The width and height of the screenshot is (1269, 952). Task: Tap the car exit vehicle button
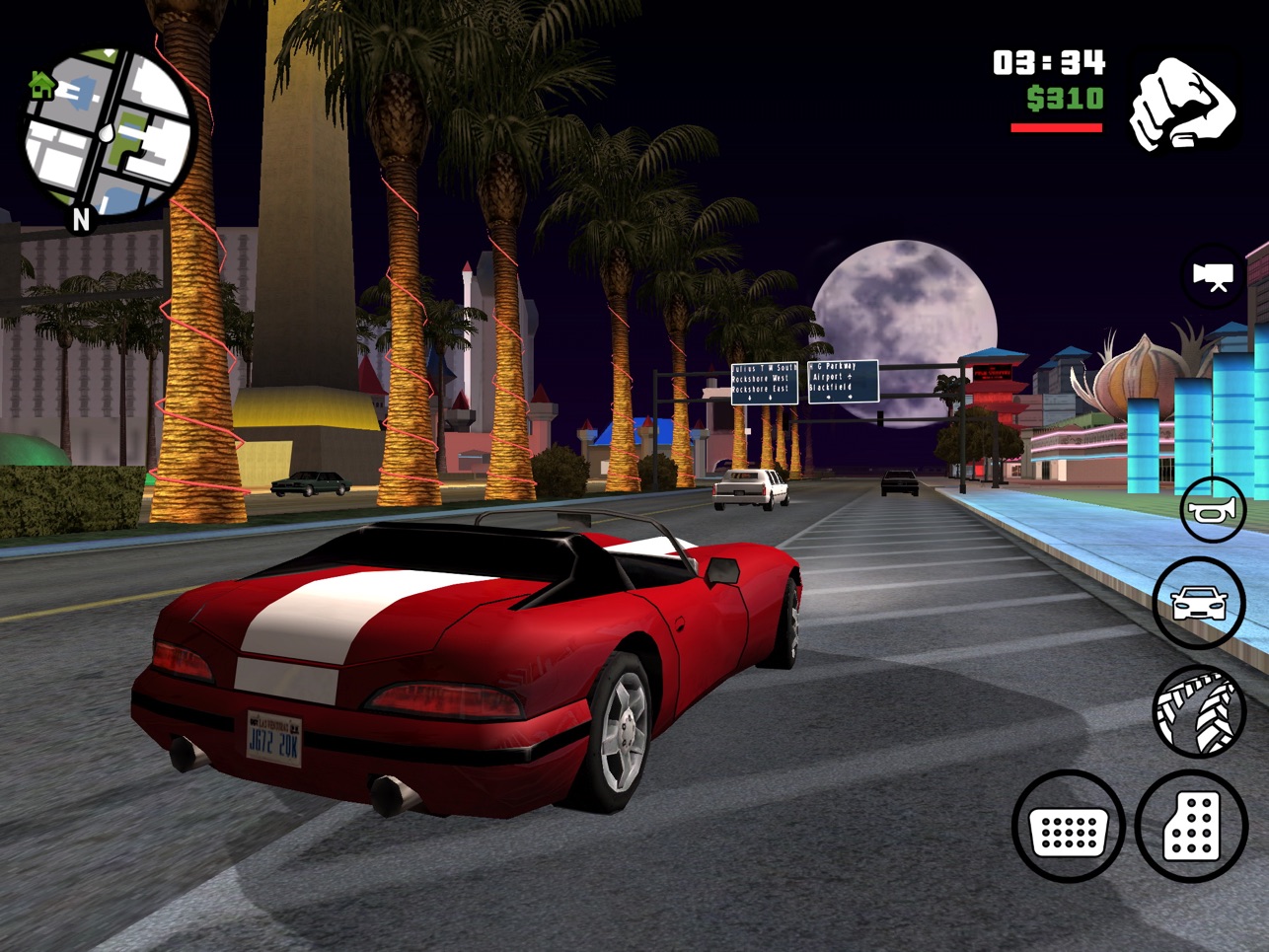[1198, 602]
